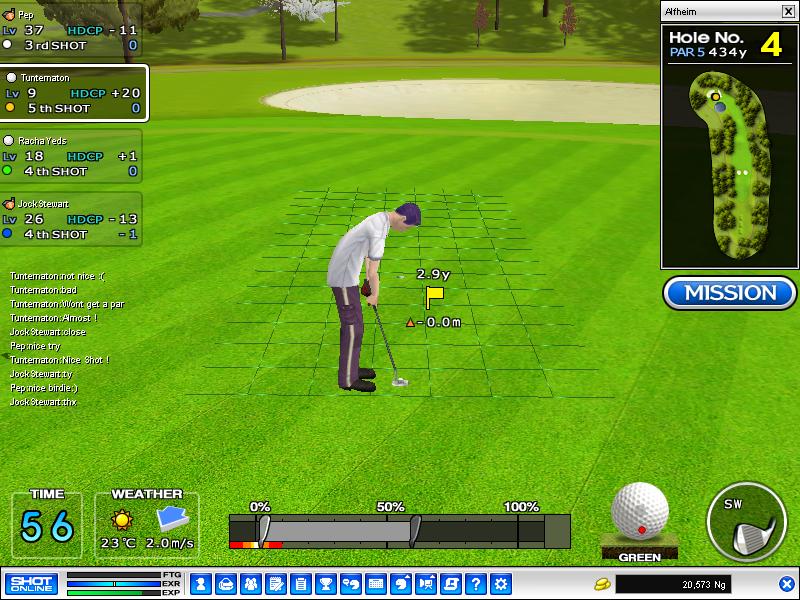Close the Alfheim hole map window
800x600 pixels.
click(787, 11)
